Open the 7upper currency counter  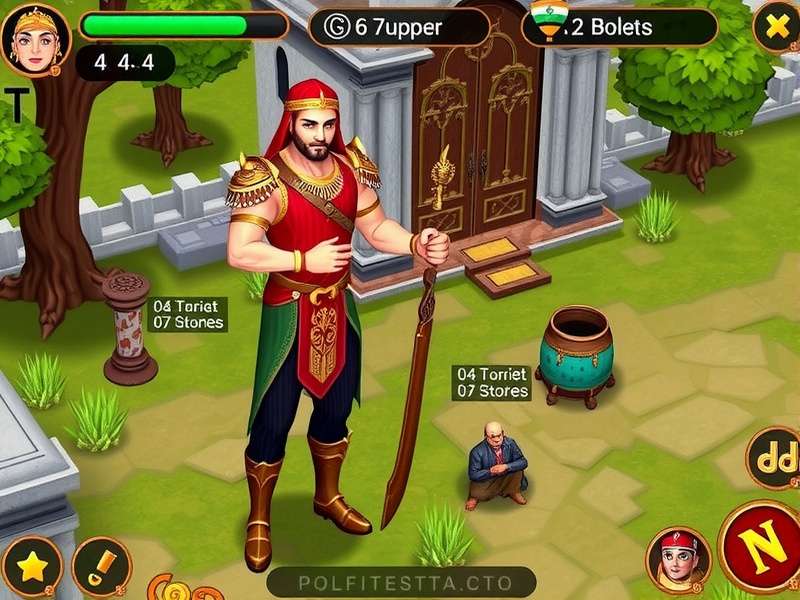click(399, 27)
